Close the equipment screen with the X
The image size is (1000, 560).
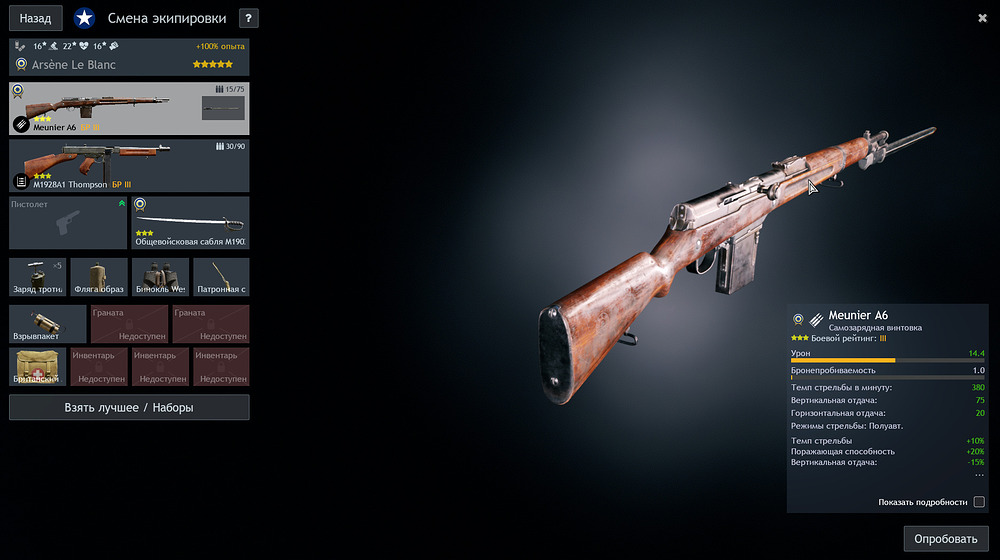pyautogui.click(x=983, y=17)
